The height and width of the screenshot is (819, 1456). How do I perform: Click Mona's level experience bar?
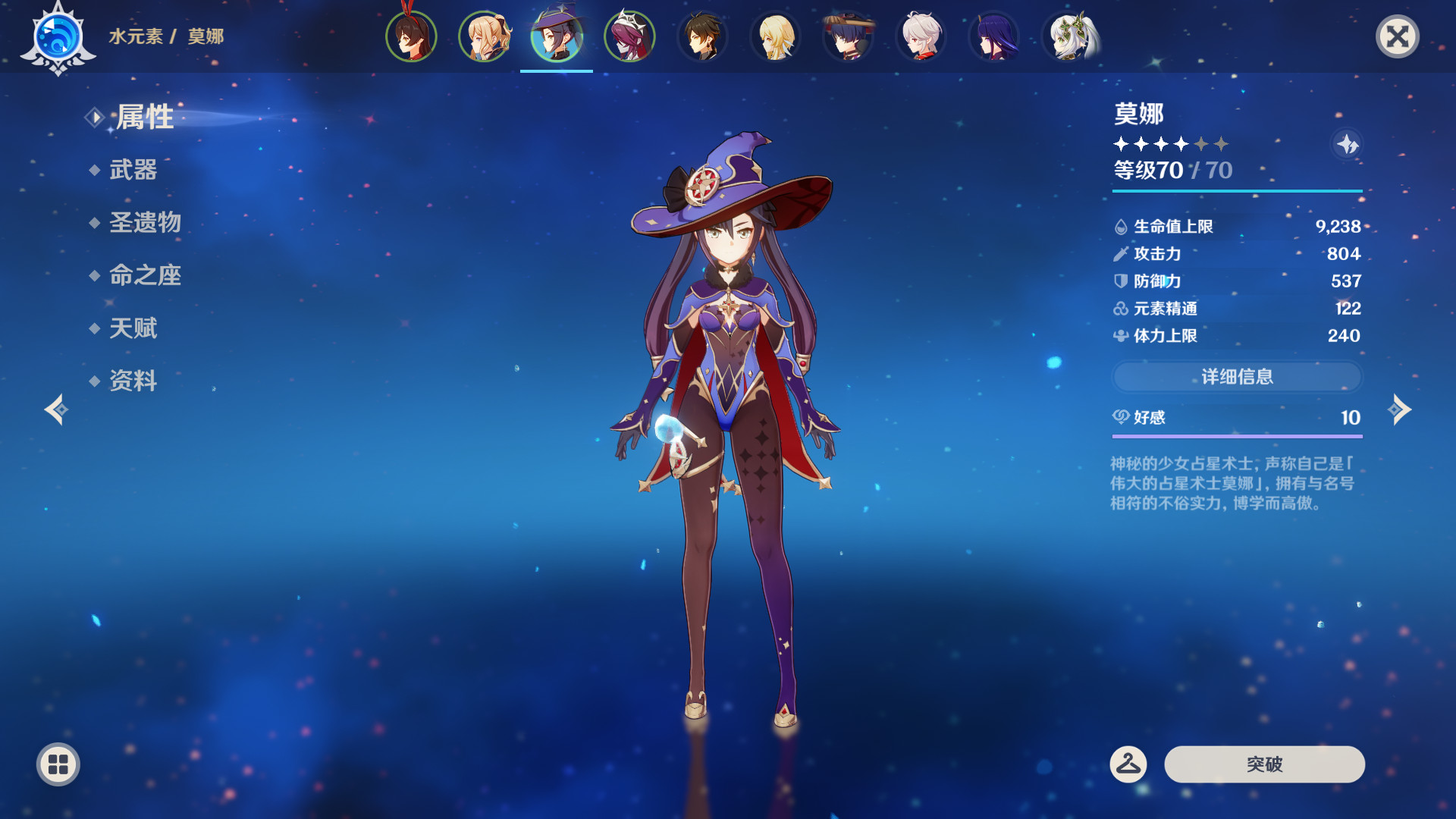1236,191
